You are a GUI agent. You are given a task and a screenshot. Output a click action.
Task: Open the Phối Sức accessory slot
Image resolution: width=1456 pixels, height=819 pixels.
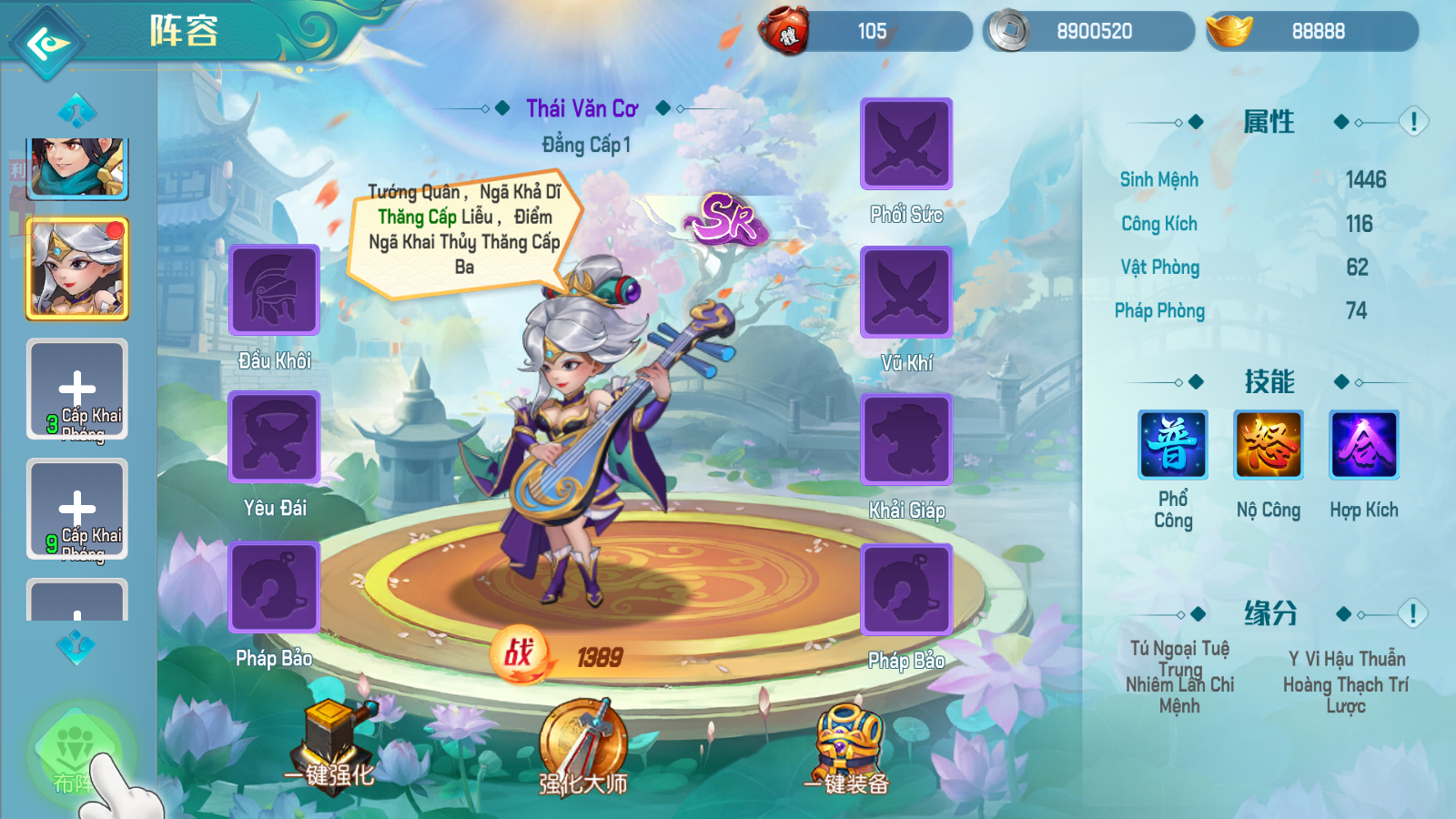906,144
